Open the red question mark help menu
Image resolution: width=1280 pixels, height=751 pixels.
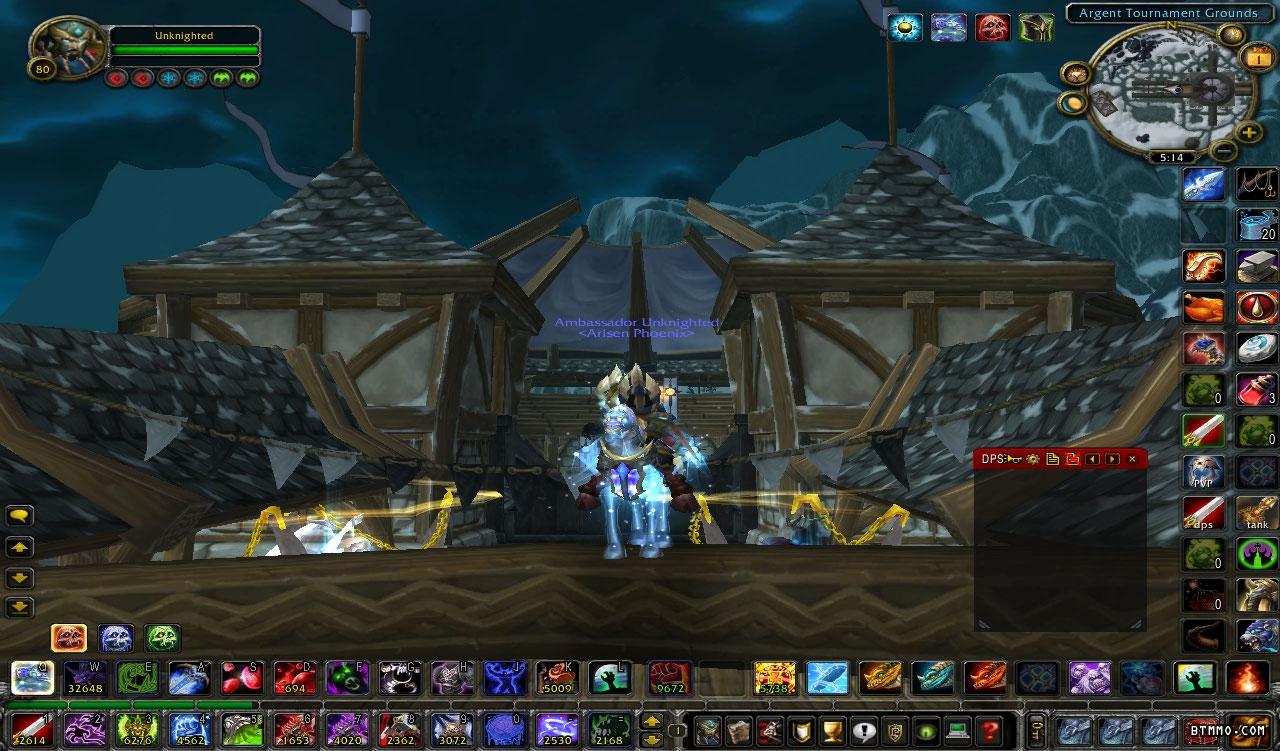coord(990,730)
